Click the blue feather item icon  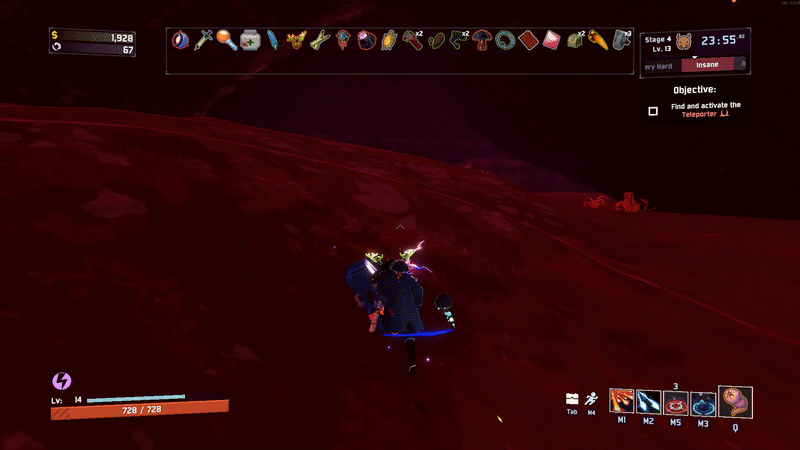[272, 41]
